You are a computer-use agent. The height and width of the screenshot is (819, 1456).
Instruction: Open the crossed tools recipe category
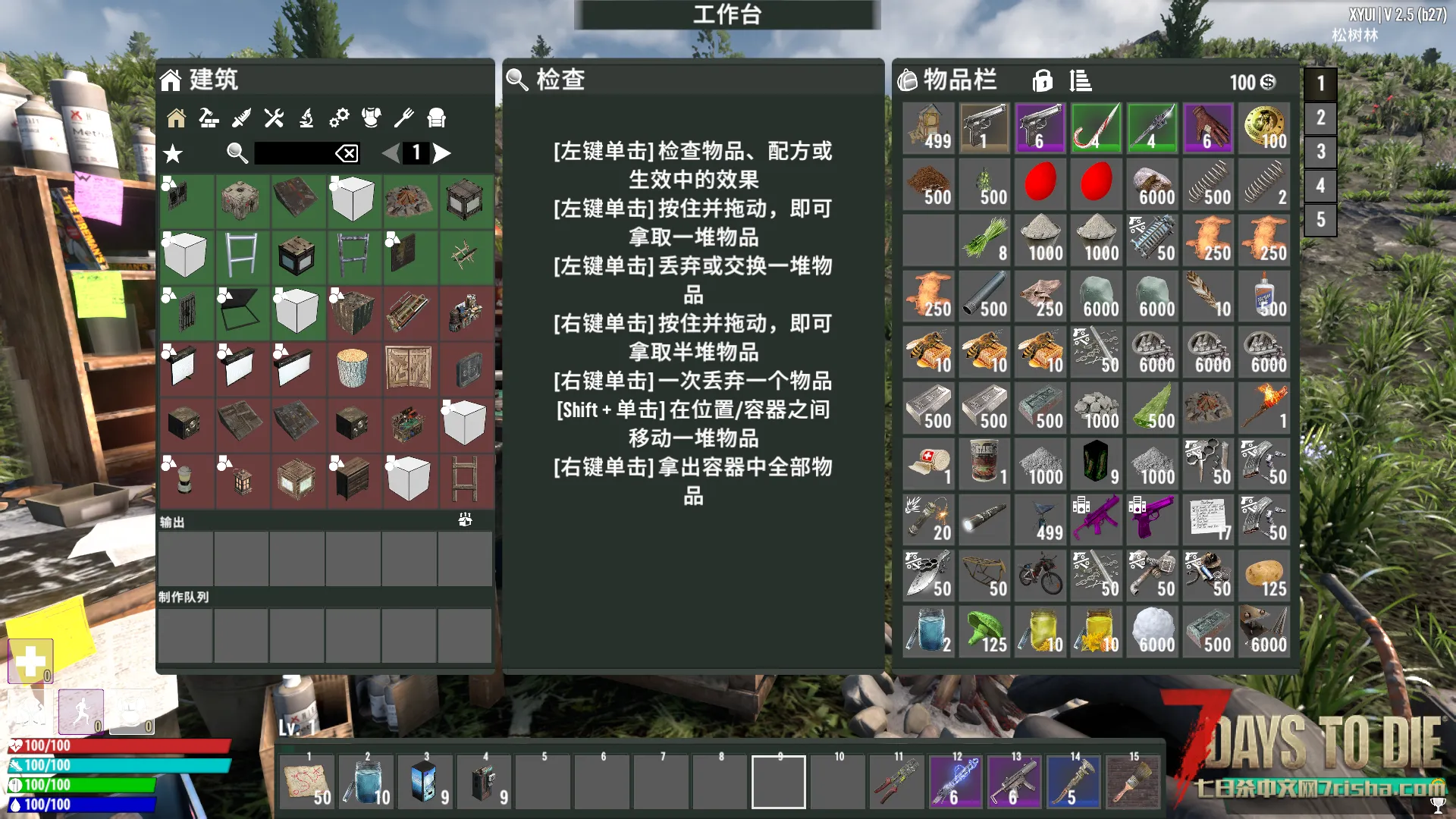click(274, 118)
